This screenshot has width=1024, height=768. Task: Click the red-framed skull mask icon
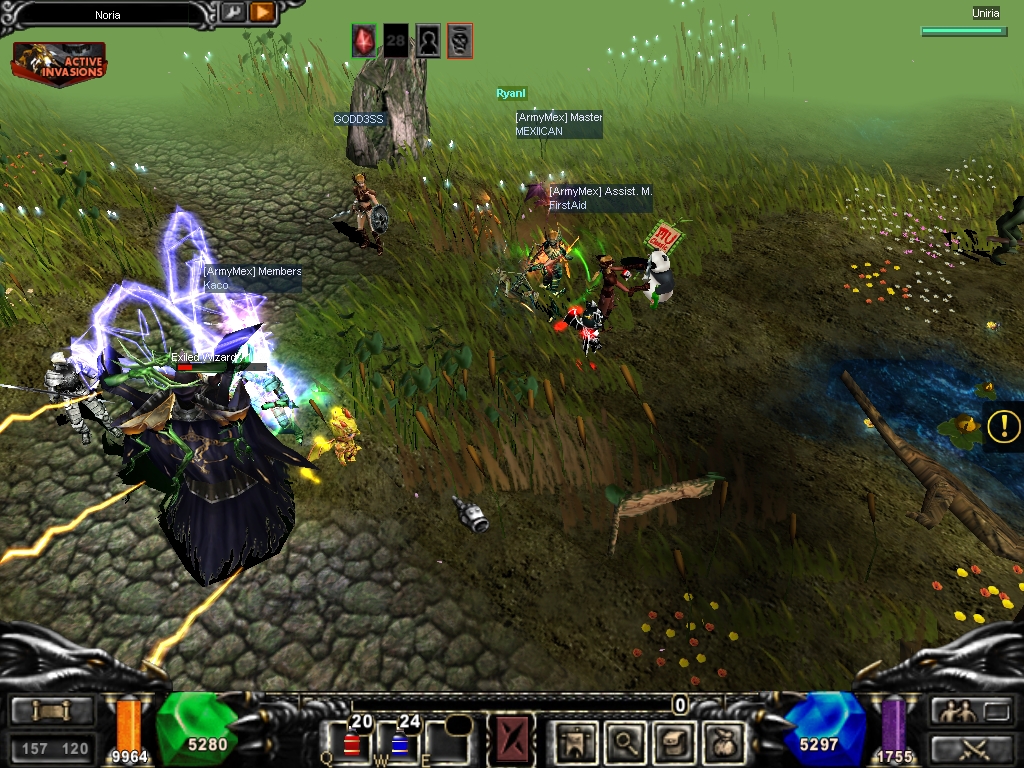pos(460,40)
